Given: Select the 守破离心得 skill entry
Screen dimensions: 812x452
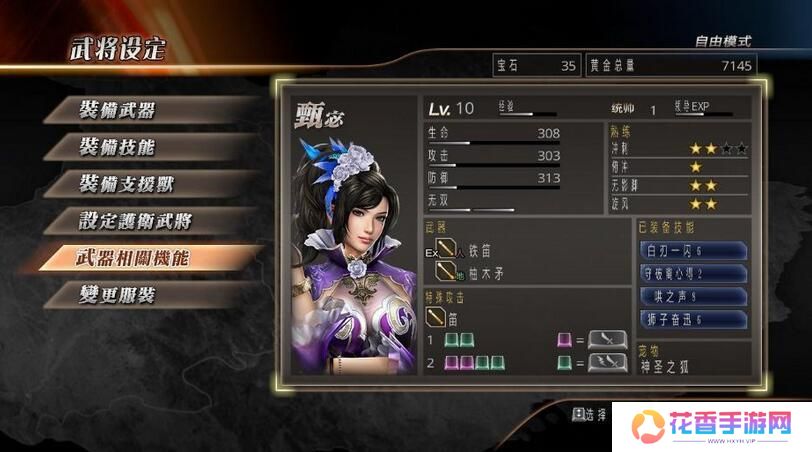Looking at the screenshot, I should [x=692, y=273].
